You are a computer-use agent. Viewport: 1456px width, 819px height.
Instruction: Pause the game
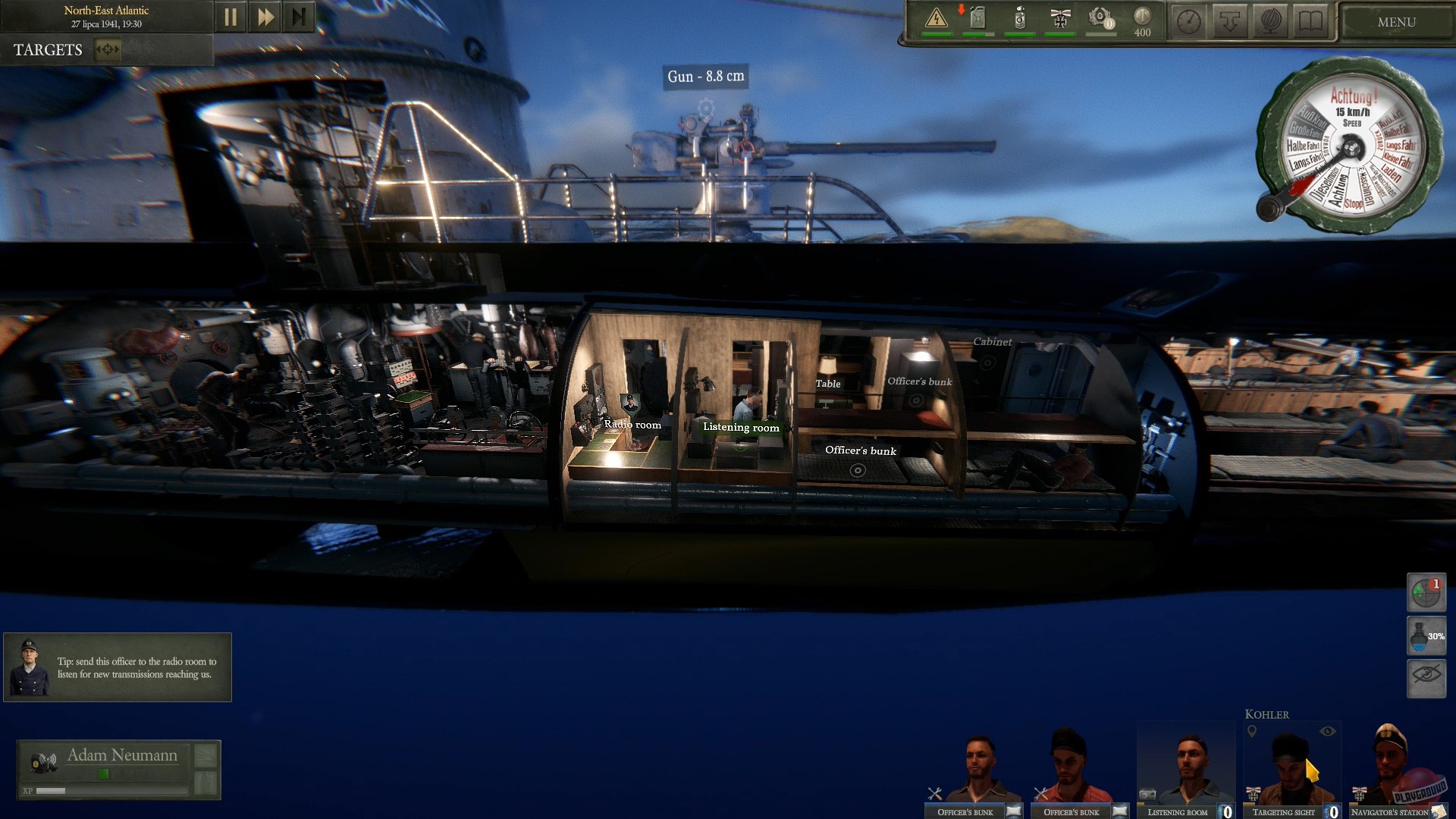pyautogui.click(x=231, y=15)
